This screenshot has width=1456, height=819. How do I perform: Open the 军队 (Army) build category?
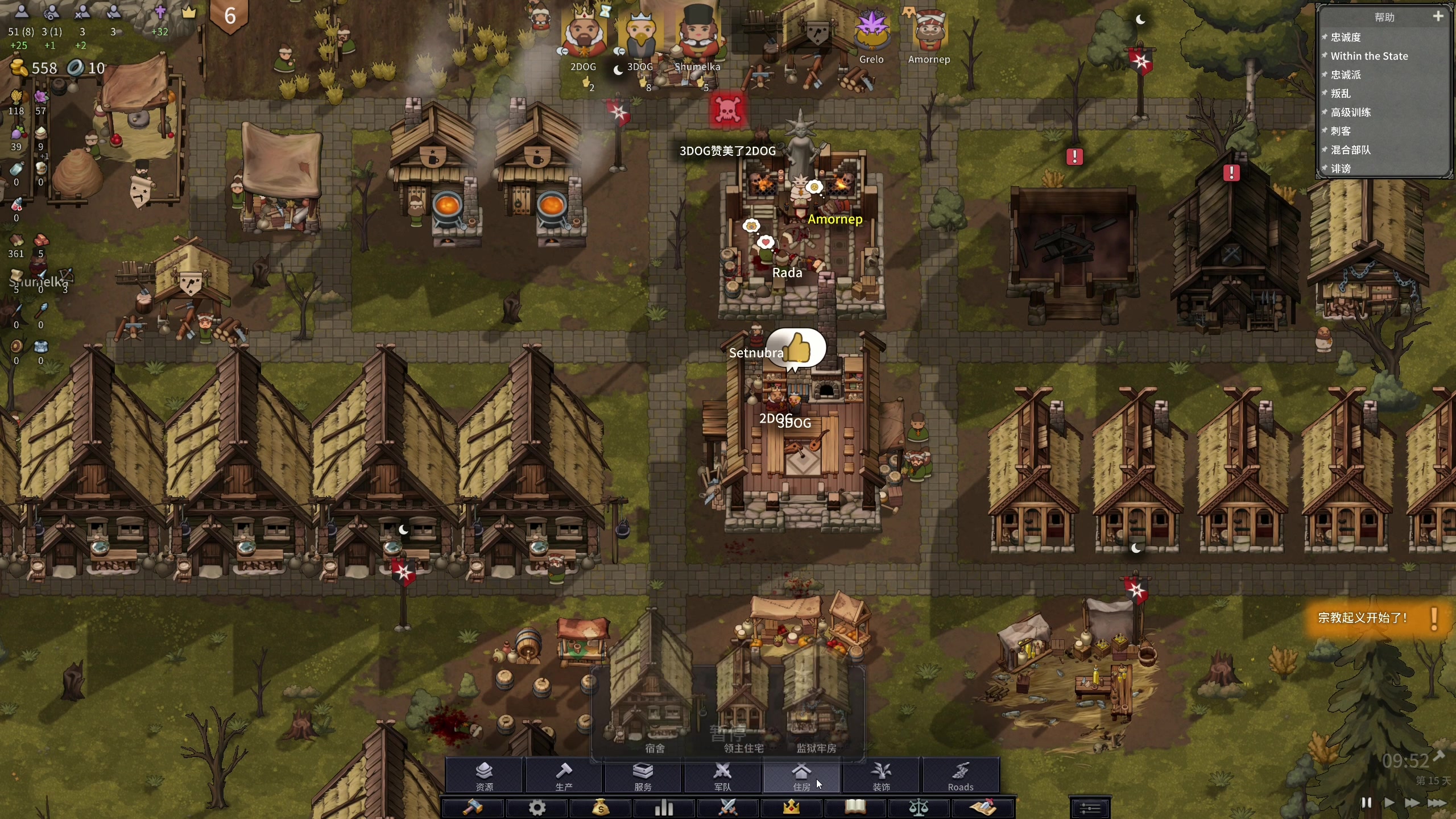click(722, 776)
